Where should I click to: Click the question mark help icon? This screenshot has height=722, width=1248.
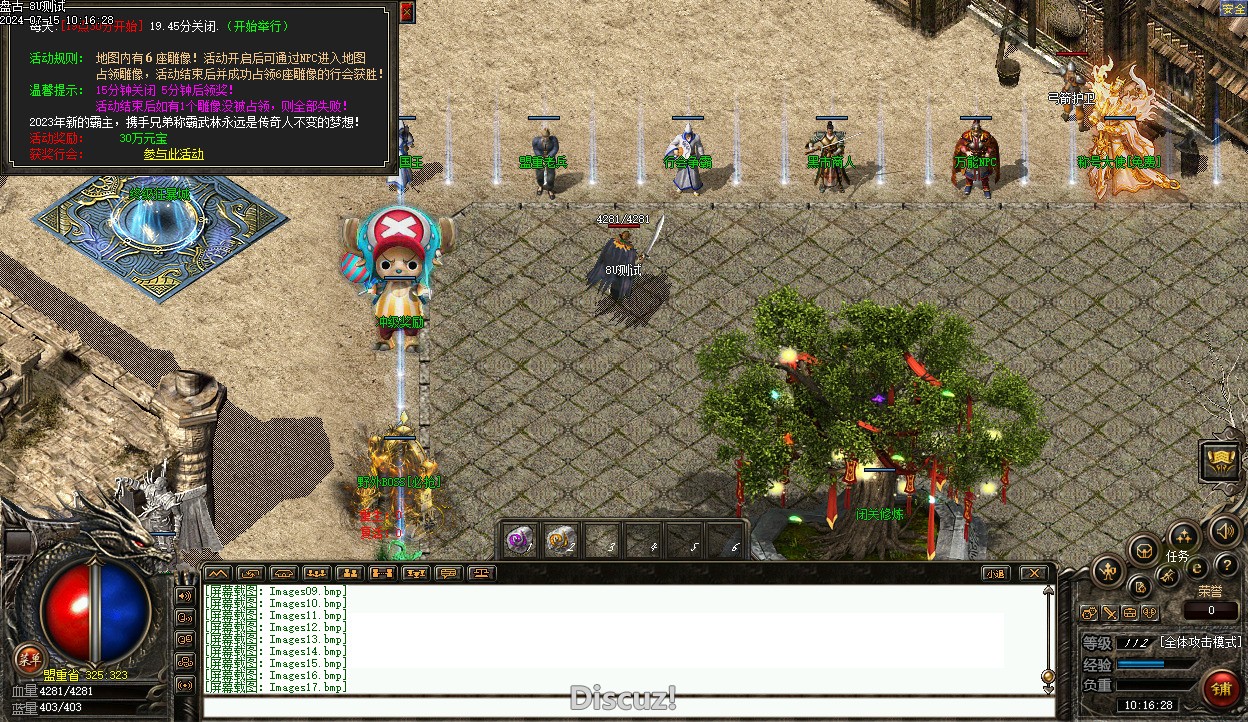point(1226,567)
